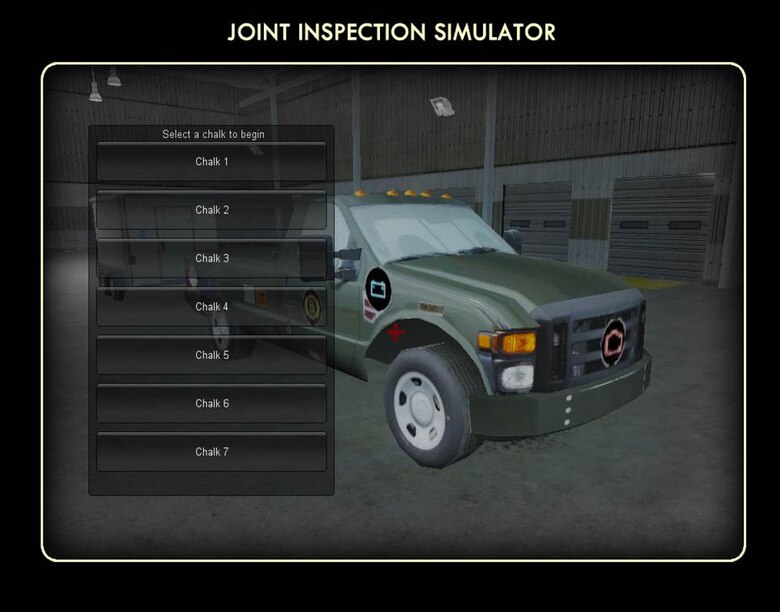Image resolution: width=780 pixels, height=612 pixels.
Task: Pick Chalk 5 to begin
Action: pyautogui.click(x=211, y=355)
